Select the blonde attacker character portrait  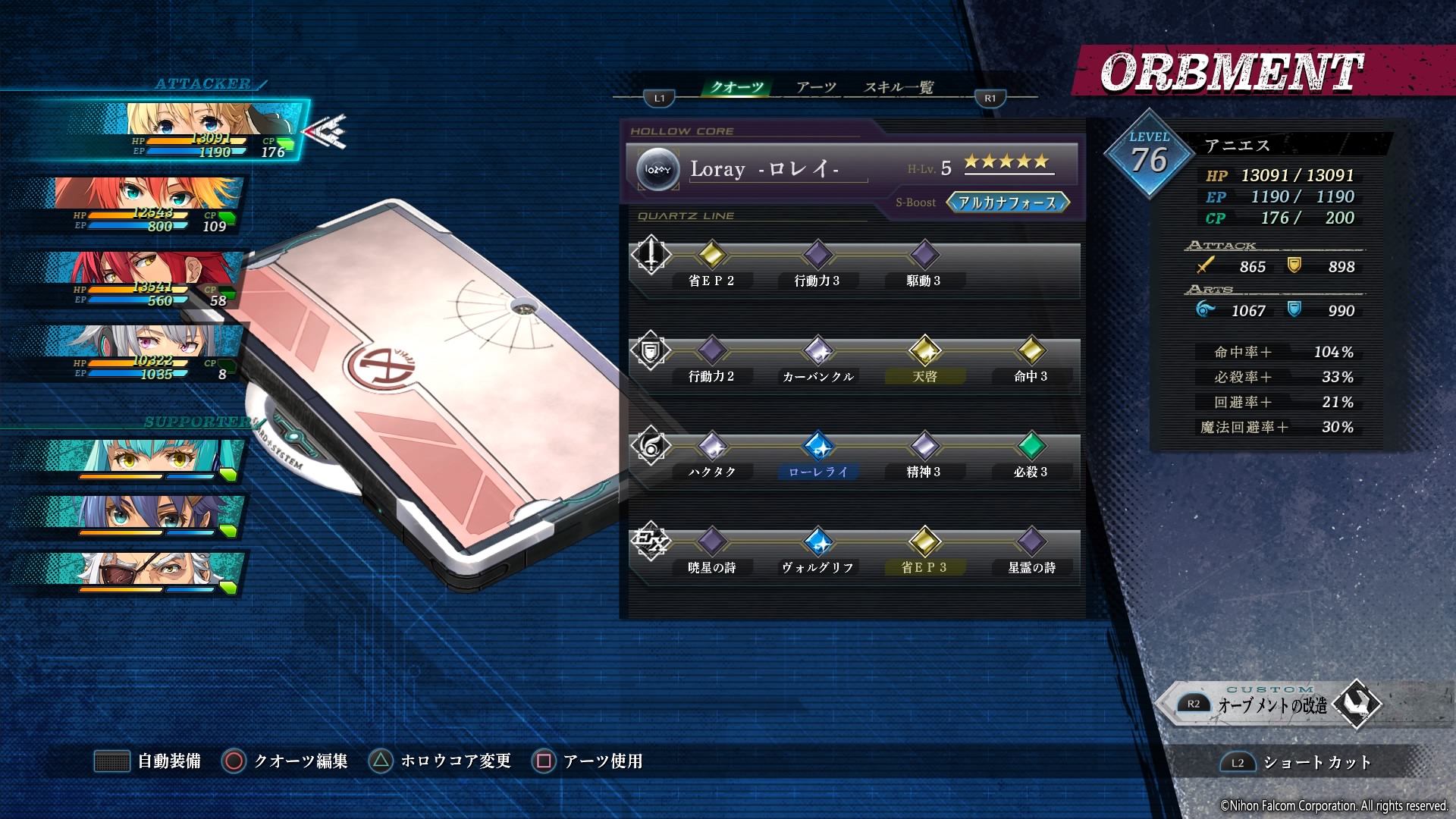coord(205,130)
